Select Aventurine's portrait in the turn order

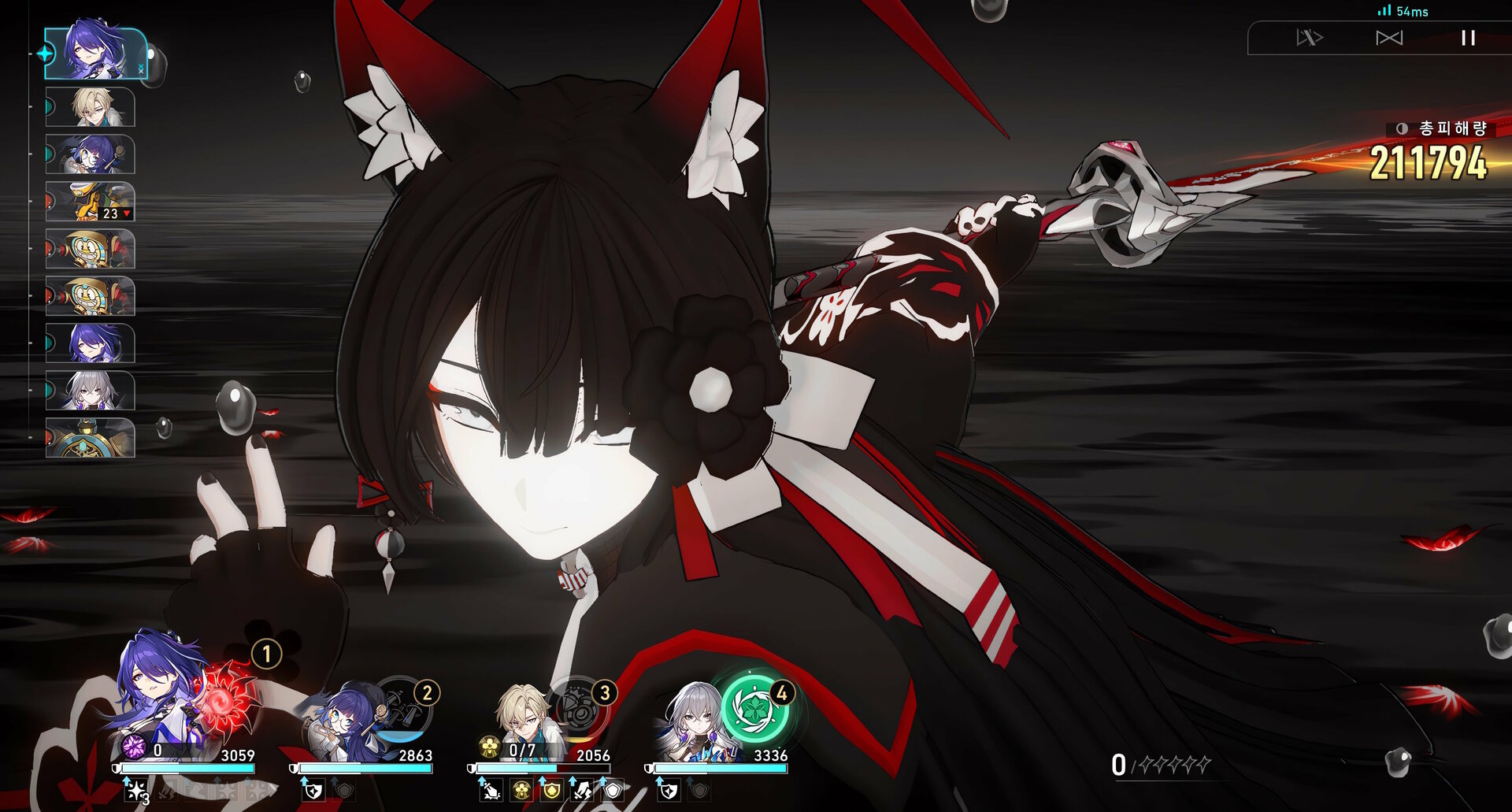90,108
